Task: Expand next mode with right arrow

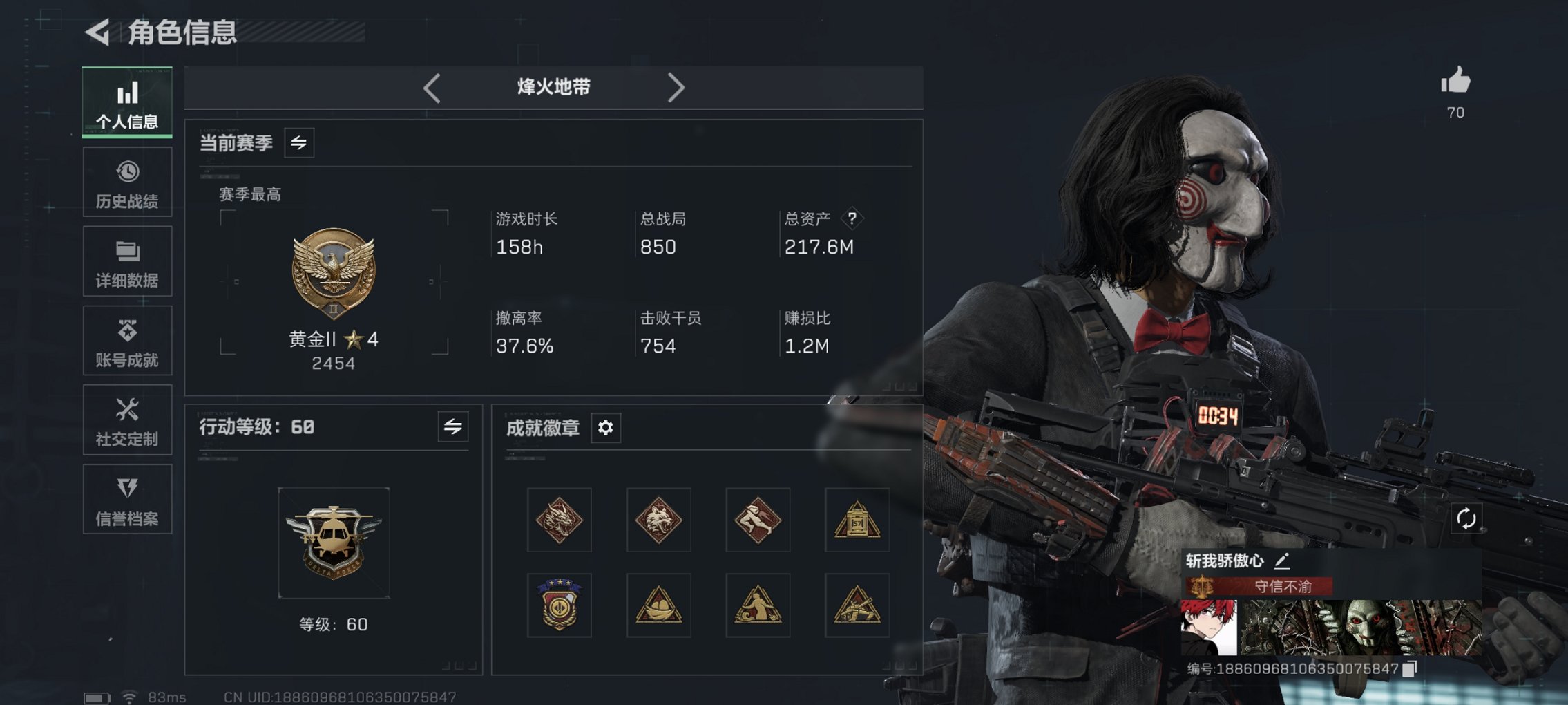Action: [x=676, y=87]
